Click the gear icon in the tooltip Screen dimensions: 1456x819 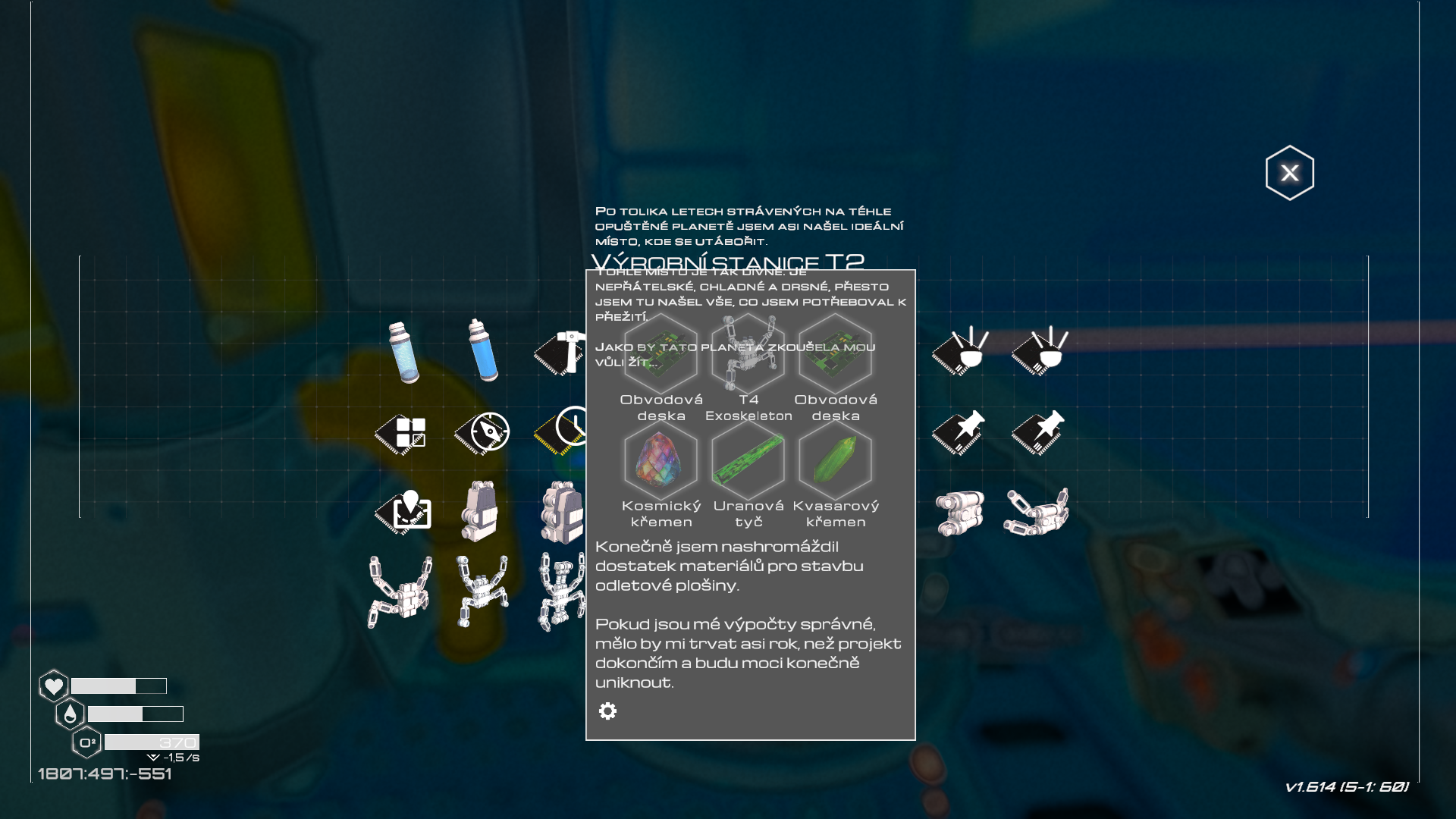(x=607, y=711)
